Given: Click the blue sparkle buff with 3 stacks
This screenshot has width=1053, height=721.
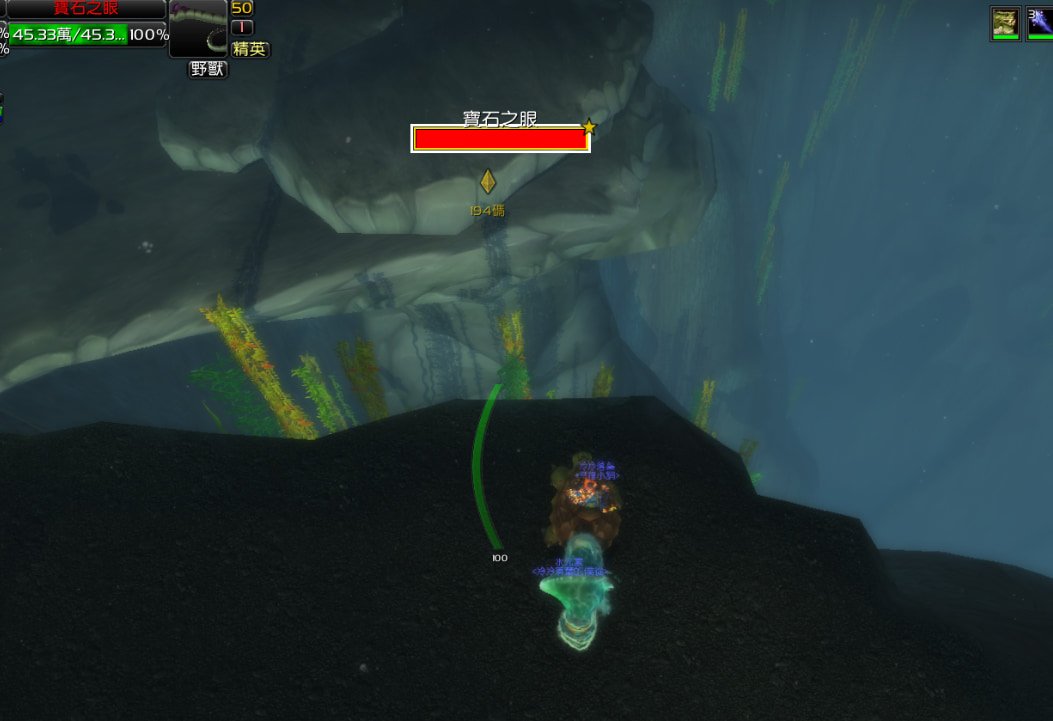Looking at the screenshot, I should (1040, 23).
